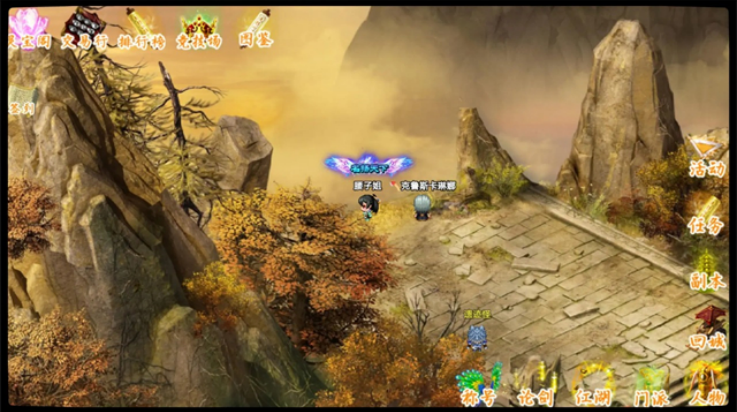Screen dimensions: 737x412
Task: Click 回城 to return to town
Action: 708,328
